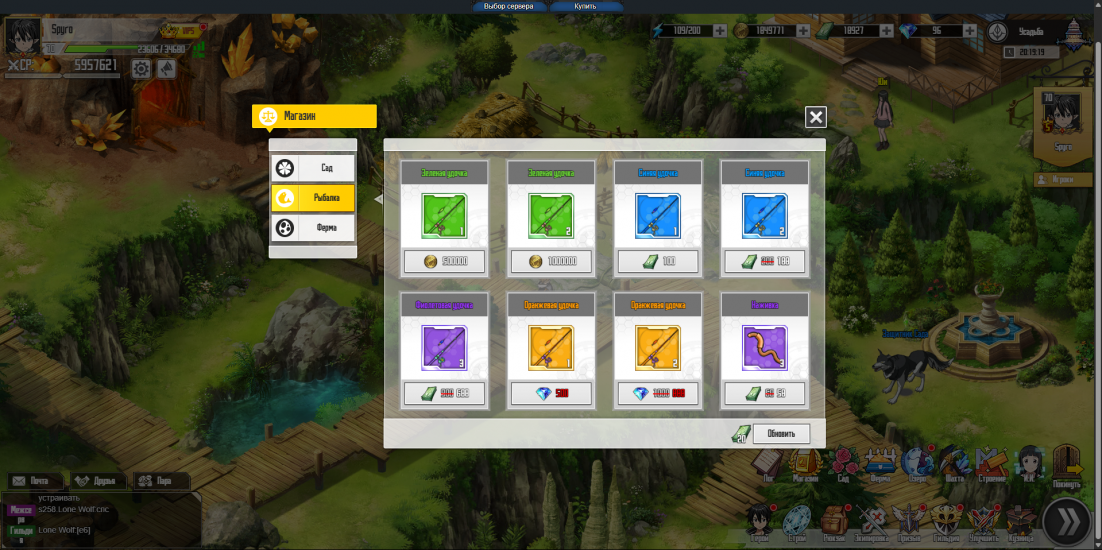Refresh shop with the Обновить button

781,434
